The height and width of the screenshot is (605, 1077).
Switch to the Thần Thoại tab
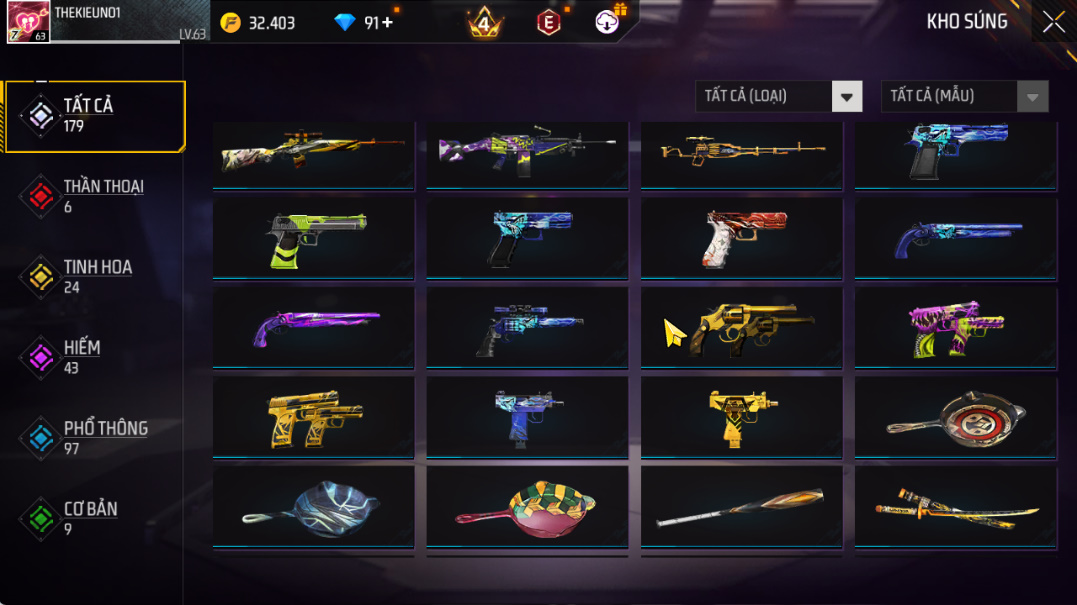[x=95, y=196]
